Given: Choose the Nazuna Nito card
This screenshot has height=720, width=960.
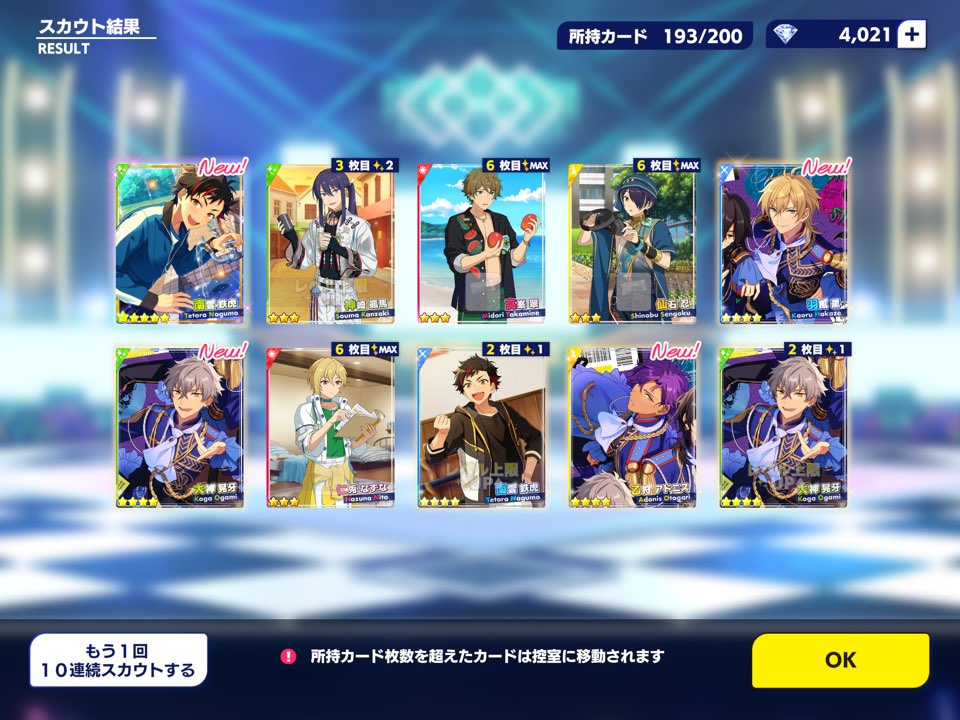Looking at the screenshot, I should click(331, 427).
